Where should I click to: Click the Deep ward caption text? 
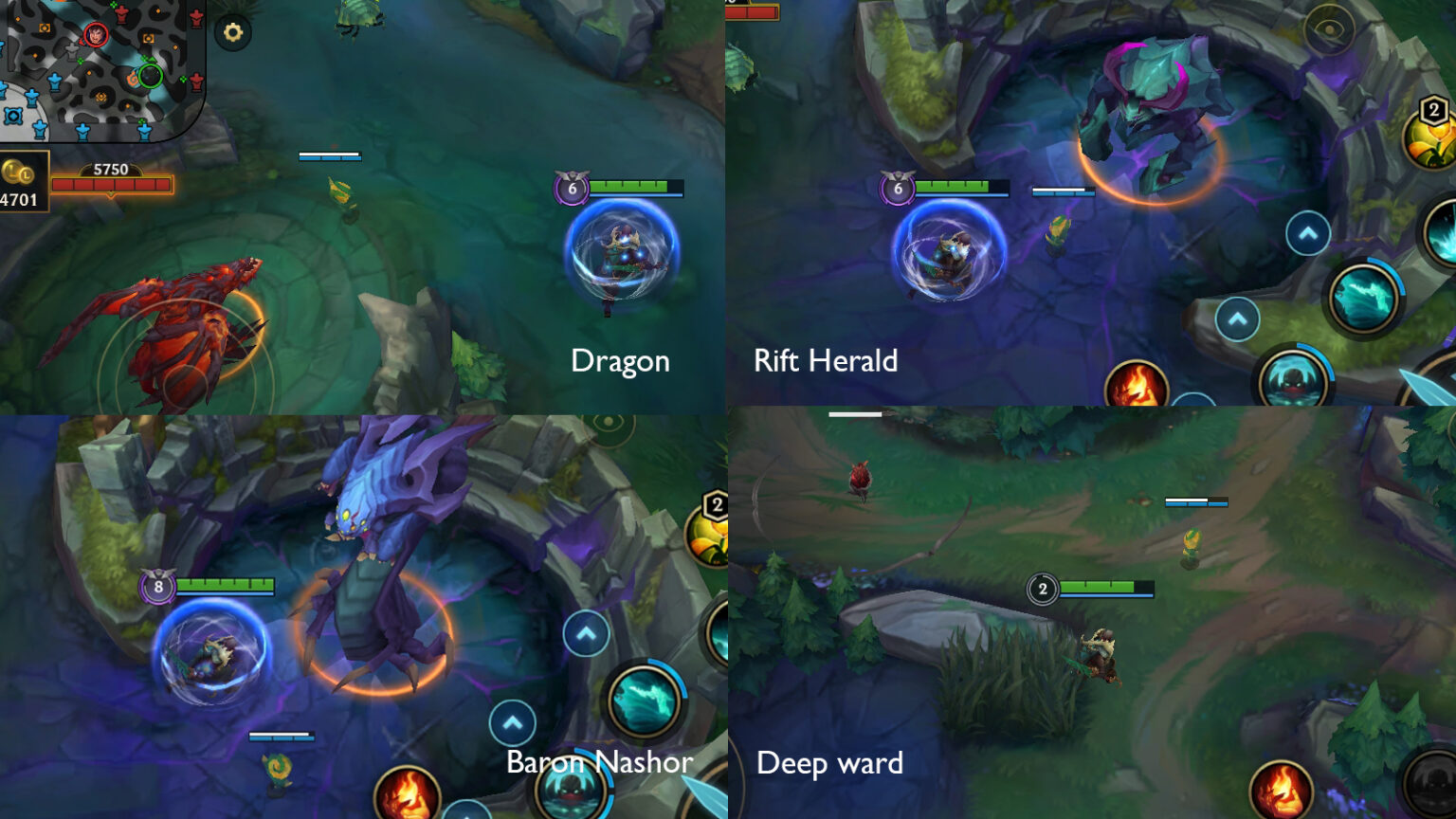(x=829, y=763)
